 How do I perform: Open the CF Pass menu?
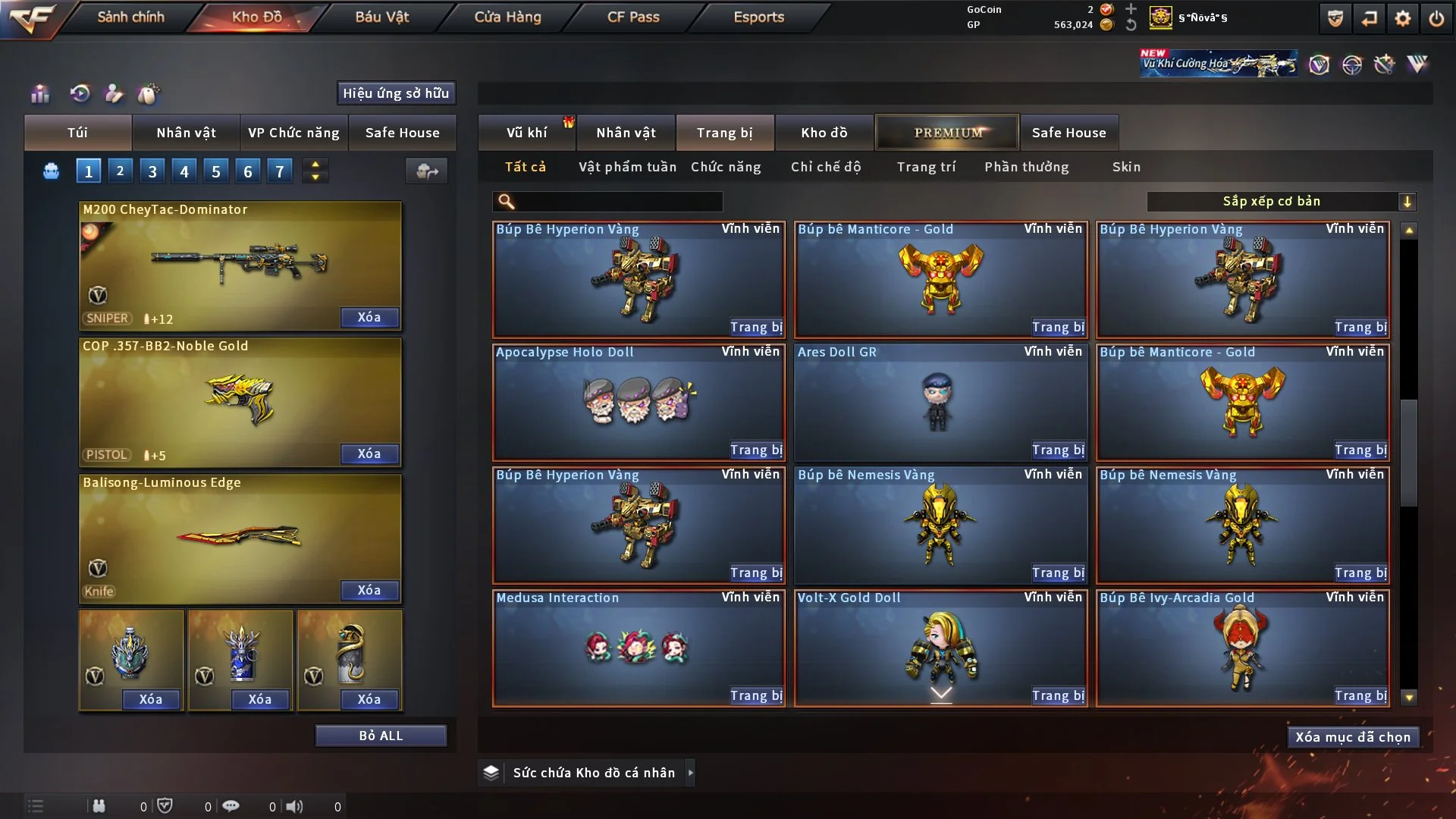click(x=633, y=17)
